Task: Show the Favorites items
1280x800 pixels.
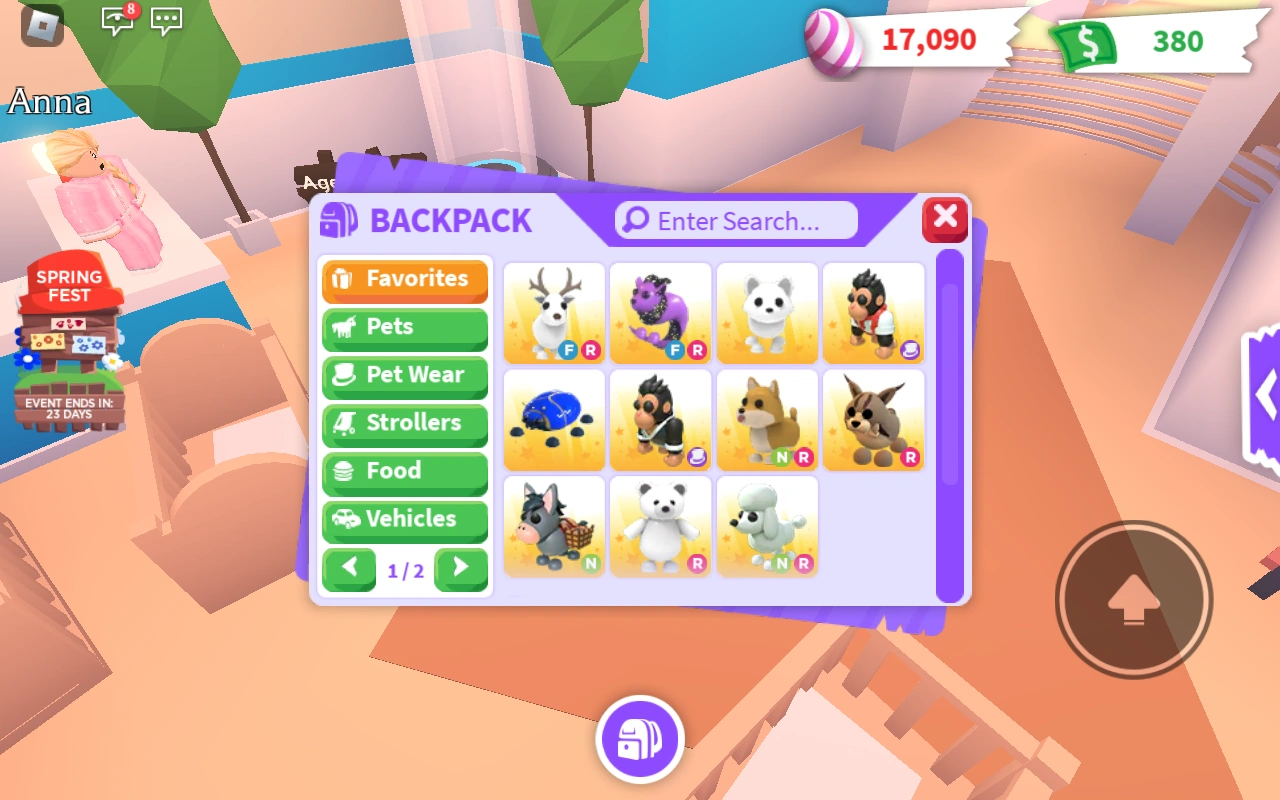Action: coord(404,280)
